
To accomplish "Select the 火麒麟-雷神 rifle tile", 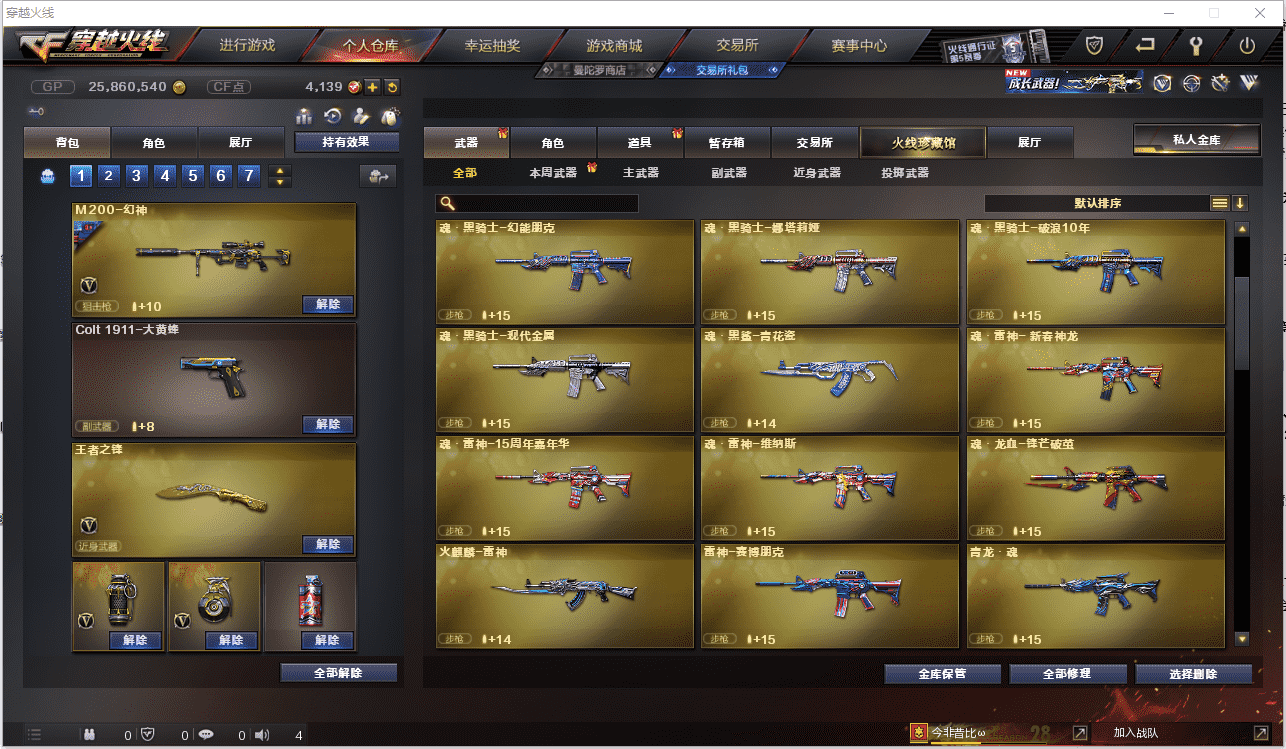I will (x=564, y=596).
